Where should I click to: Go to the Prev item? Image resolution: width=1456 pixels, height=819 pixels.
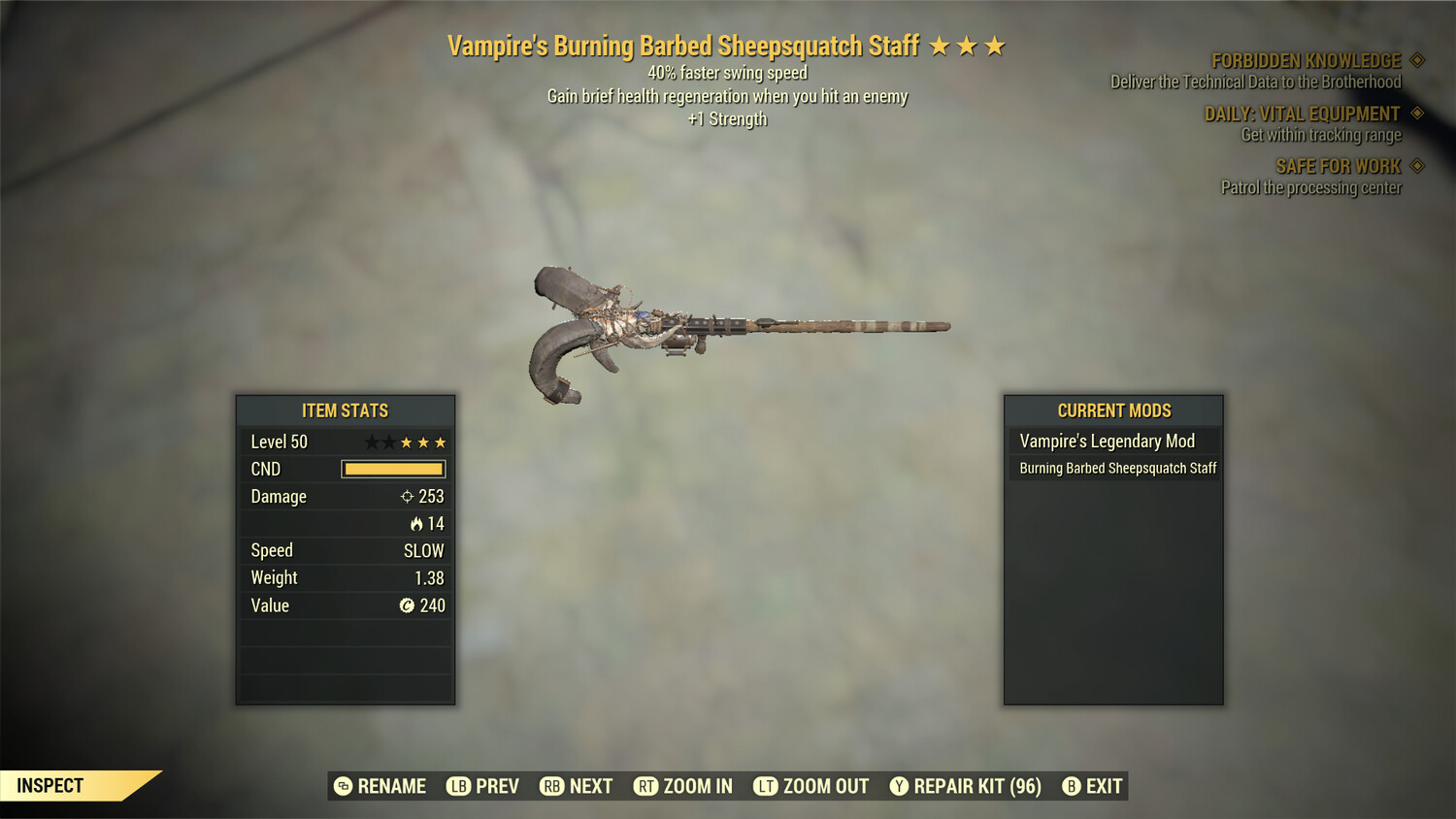[x=482, y=786]
